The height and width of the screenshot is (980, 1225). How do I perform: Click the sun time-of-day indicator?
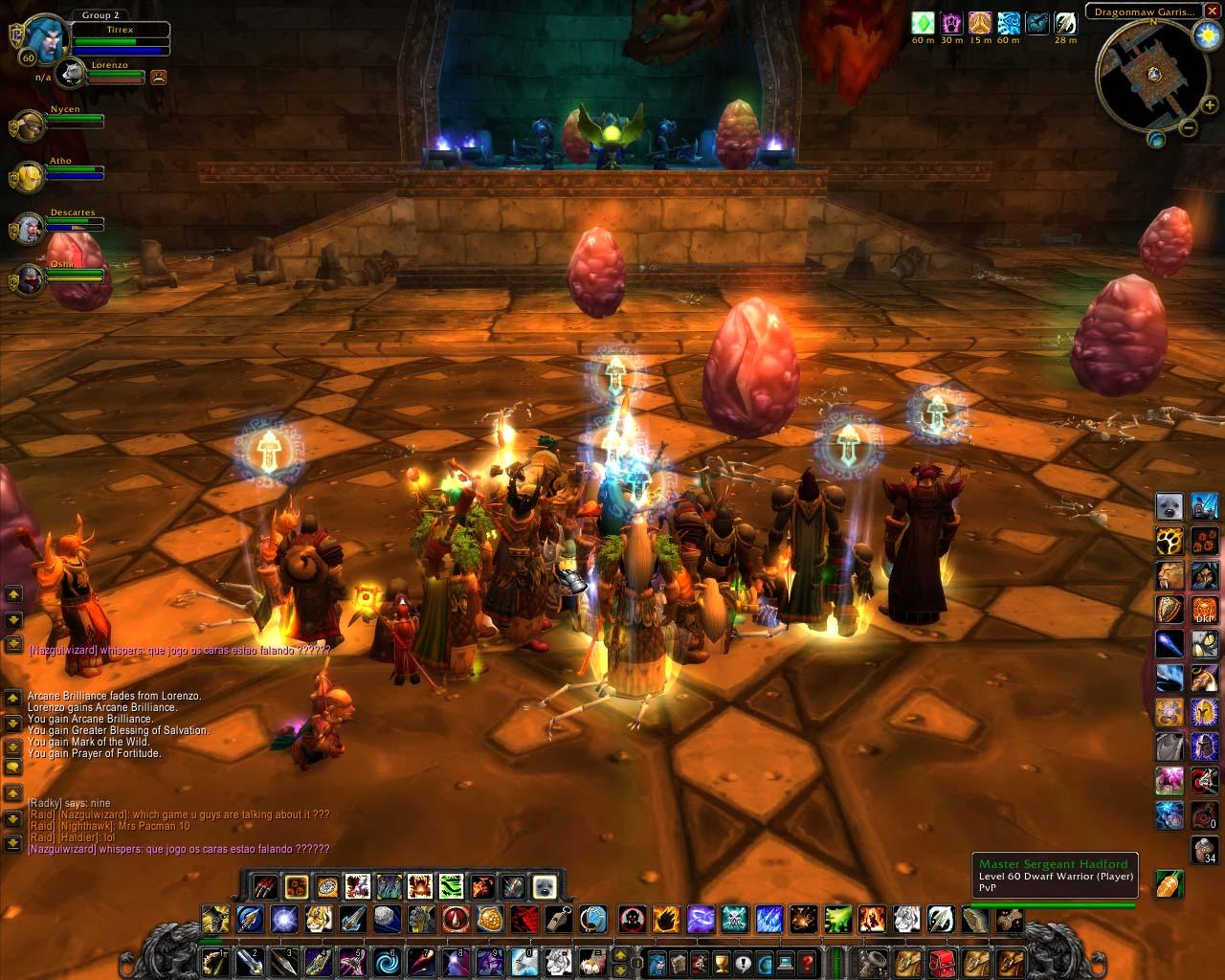[1204, 34]
